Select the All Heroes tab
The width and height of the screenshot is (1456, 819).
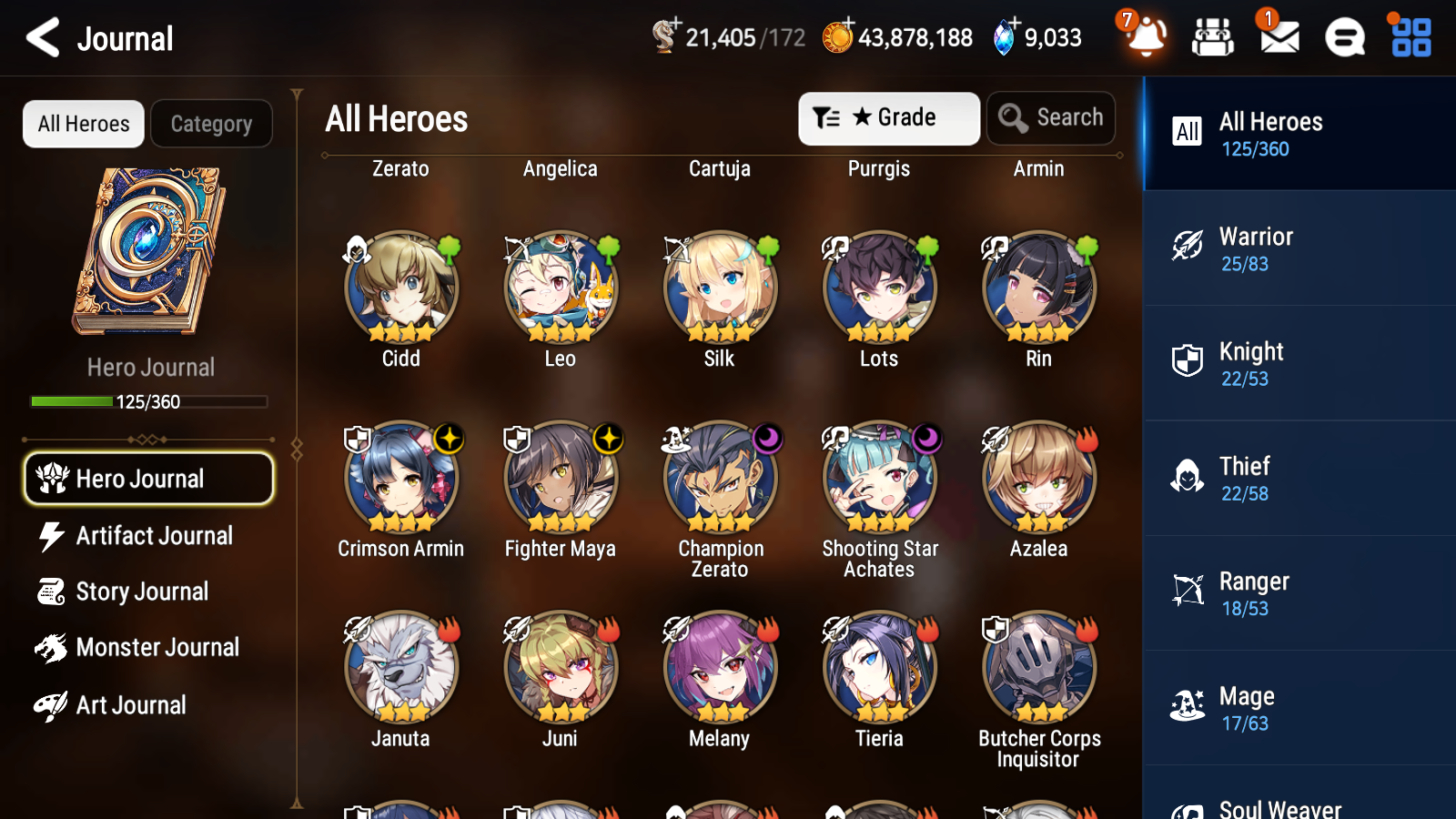[x=83, y=124]
